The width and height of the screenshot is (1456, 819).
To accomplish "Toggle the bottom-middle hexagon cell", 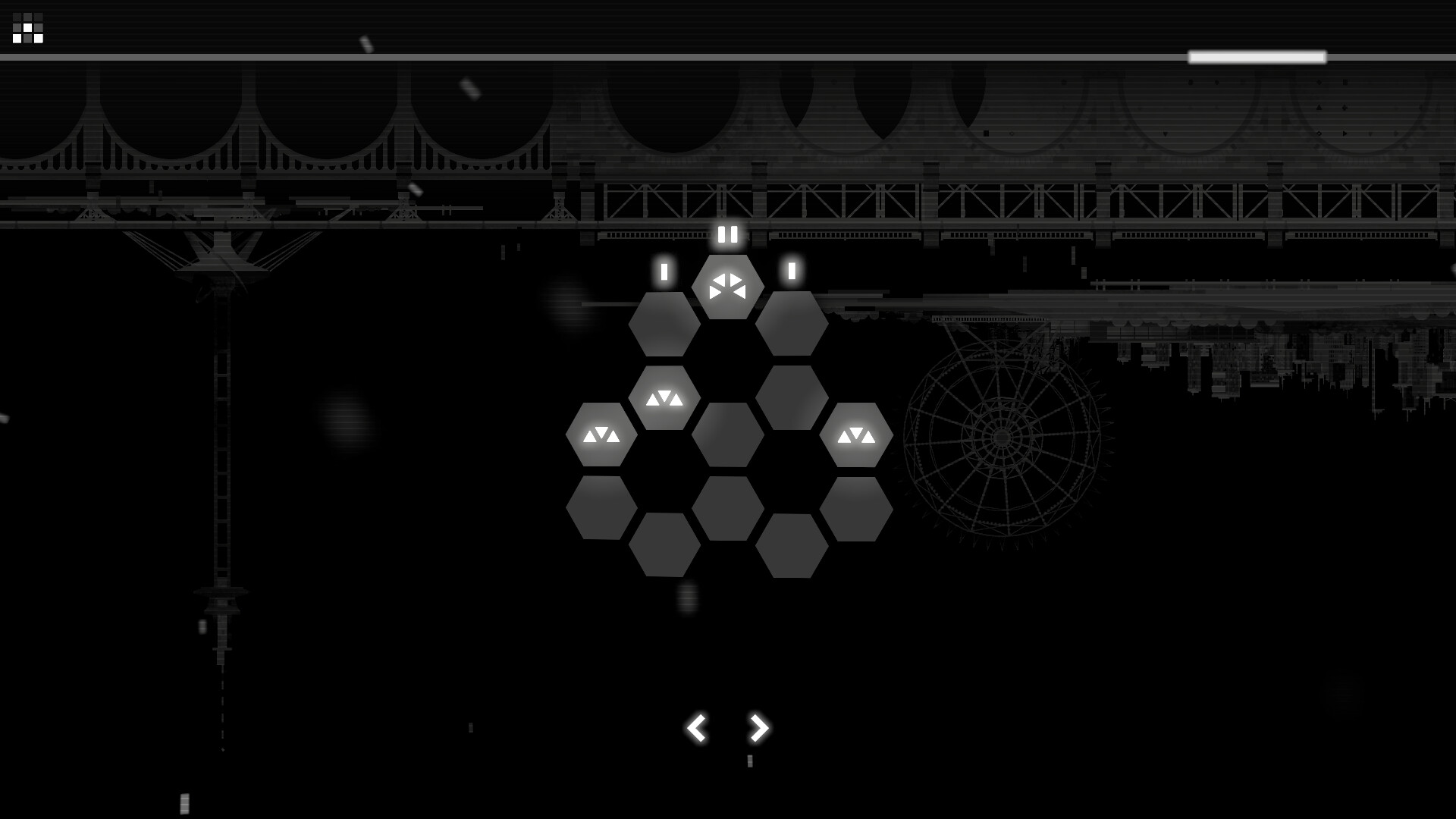I will pyautogui.click(x=729, y=508).
